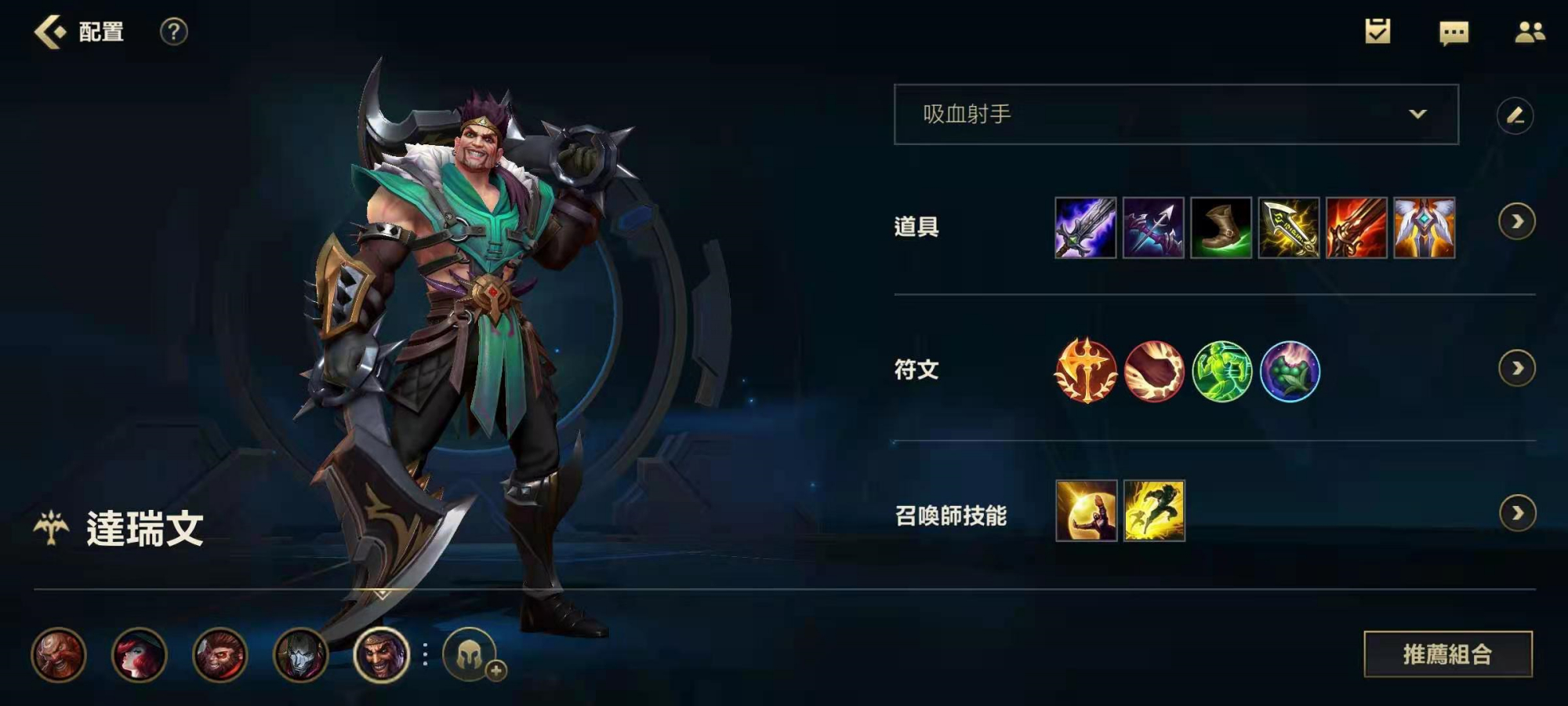Image resolution: width=1568 pixels, height=706 pixels.
Task: Choose the 推薦組合 recommended build button
Action: pos(1447,653)
